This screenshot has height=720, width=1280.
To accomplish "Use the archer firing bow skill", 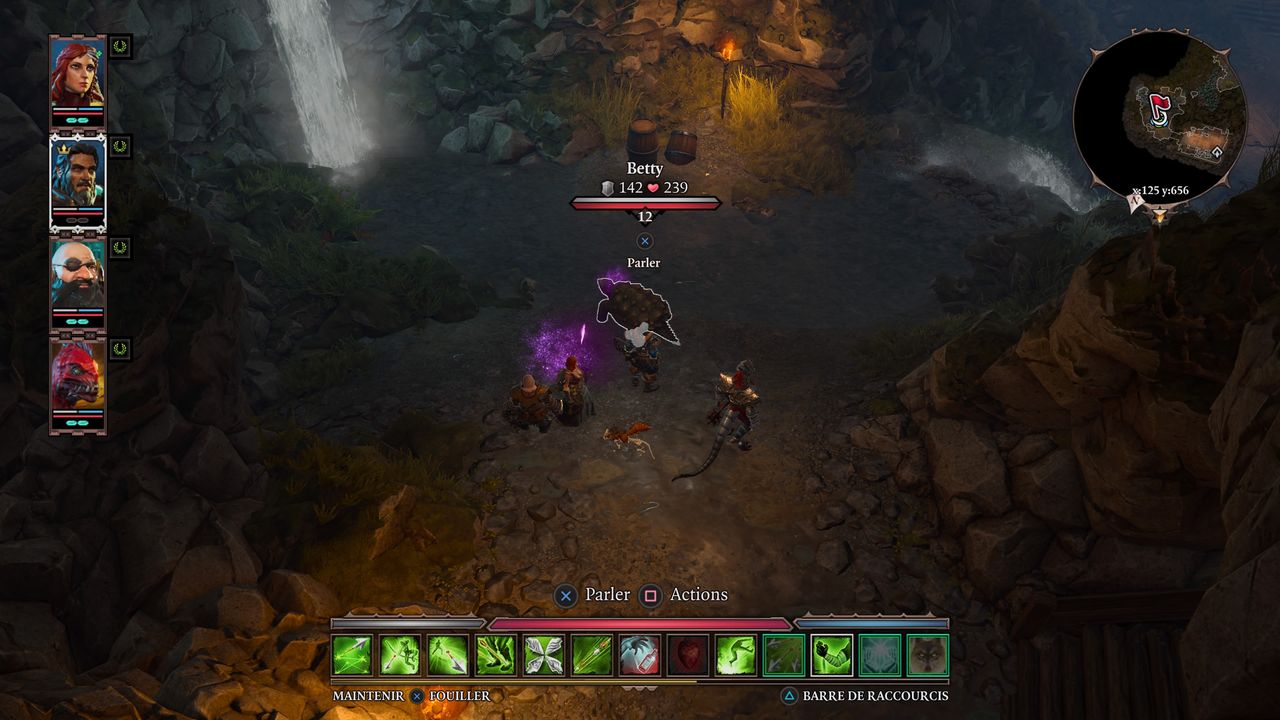I will click(x=400, y=655).
